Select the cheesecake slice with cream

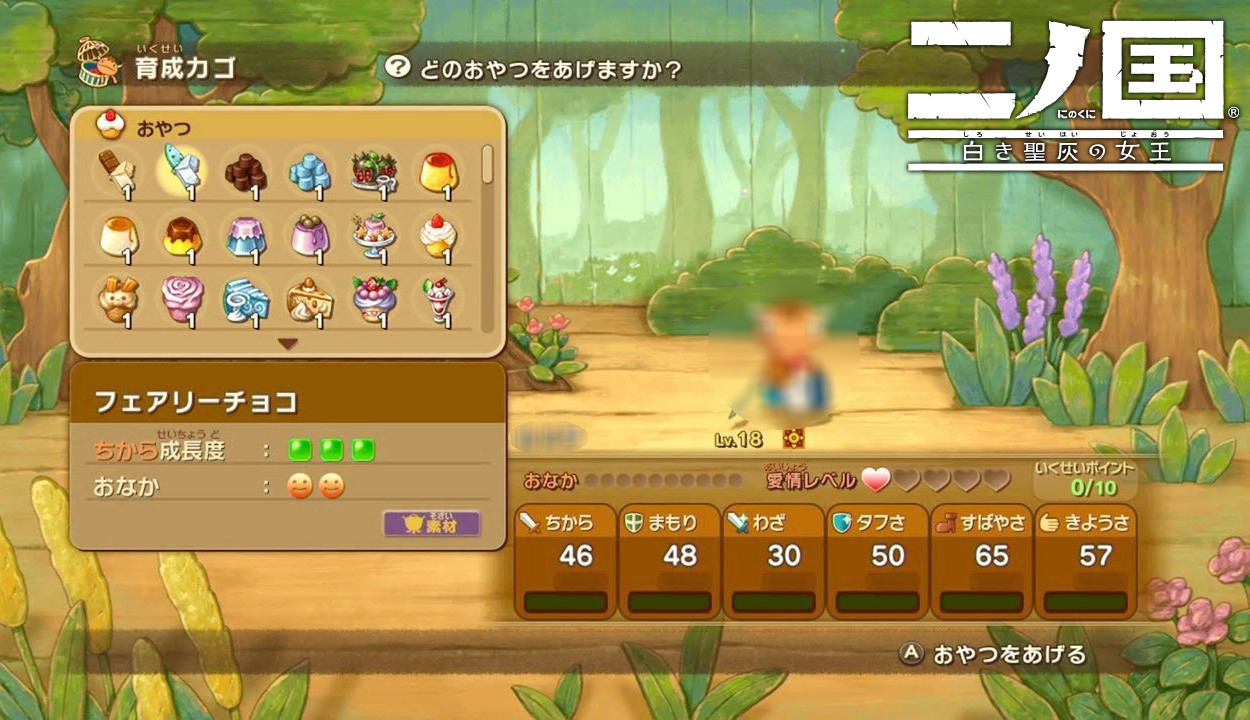[309, 300]
